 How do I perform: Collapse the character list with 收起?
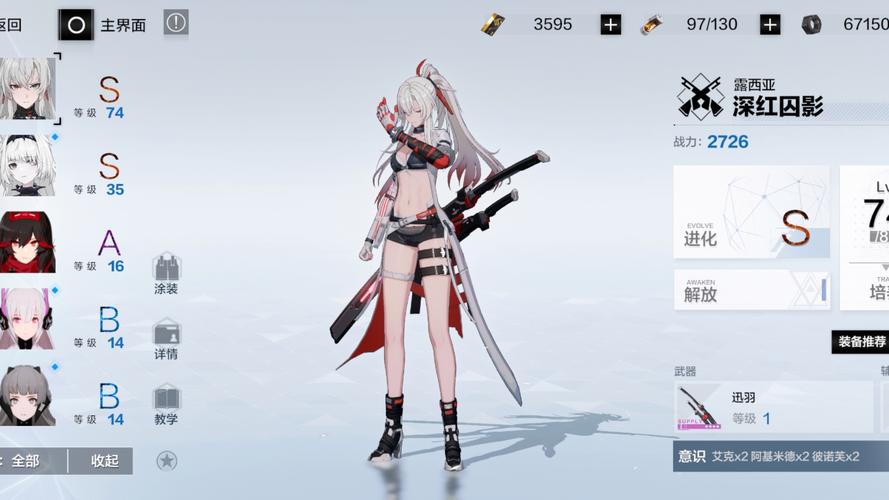pos(104,461)
